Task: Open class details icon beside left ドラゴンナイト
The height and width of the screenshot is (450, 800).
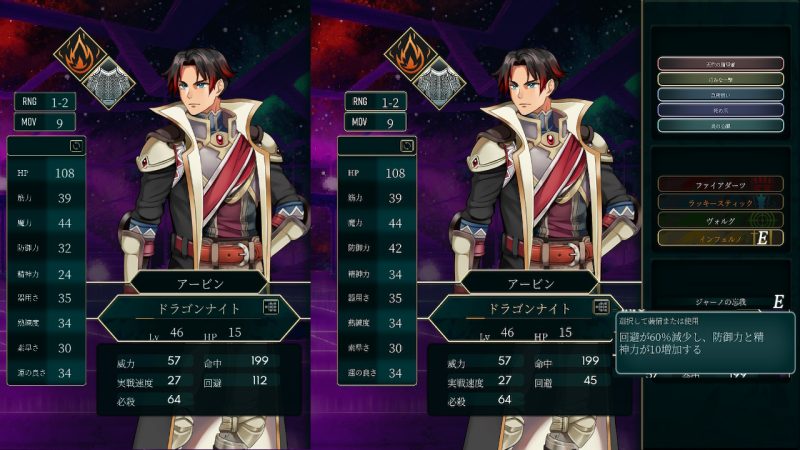Action: pos(272,308)
